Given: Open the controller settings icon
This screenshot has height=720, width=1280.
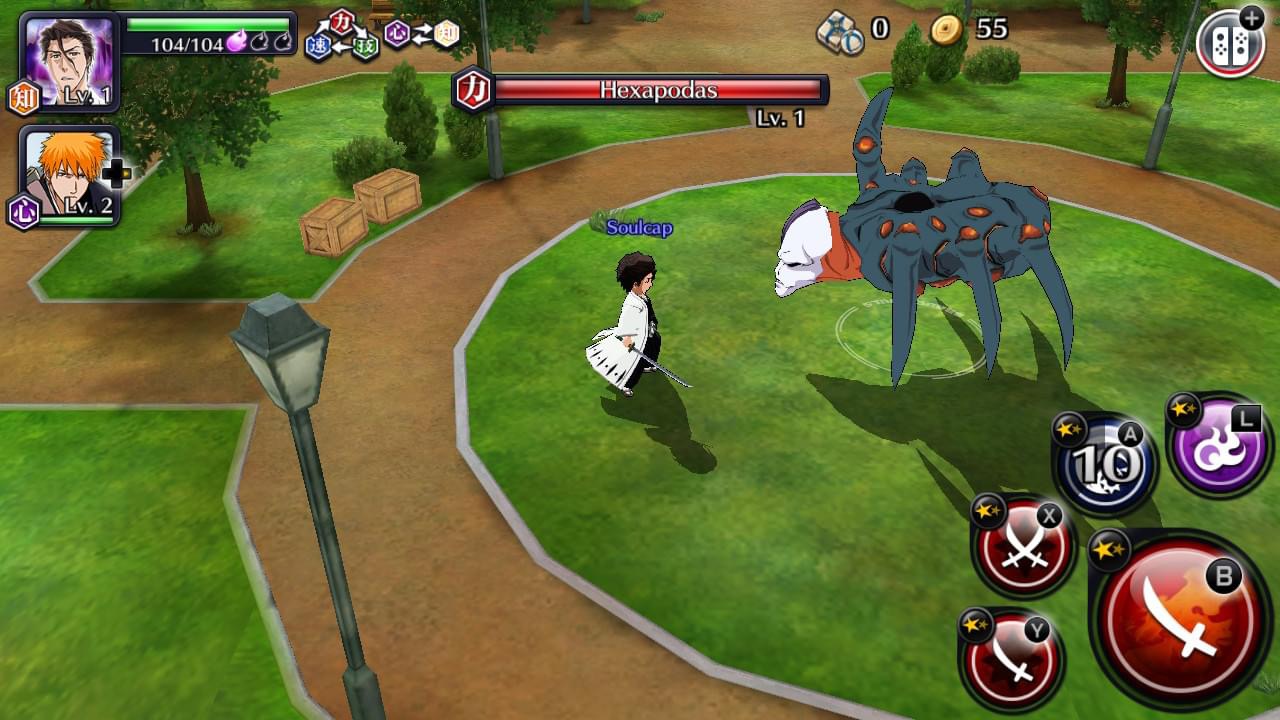Looking at the screenshot, I should [1229, 43].
